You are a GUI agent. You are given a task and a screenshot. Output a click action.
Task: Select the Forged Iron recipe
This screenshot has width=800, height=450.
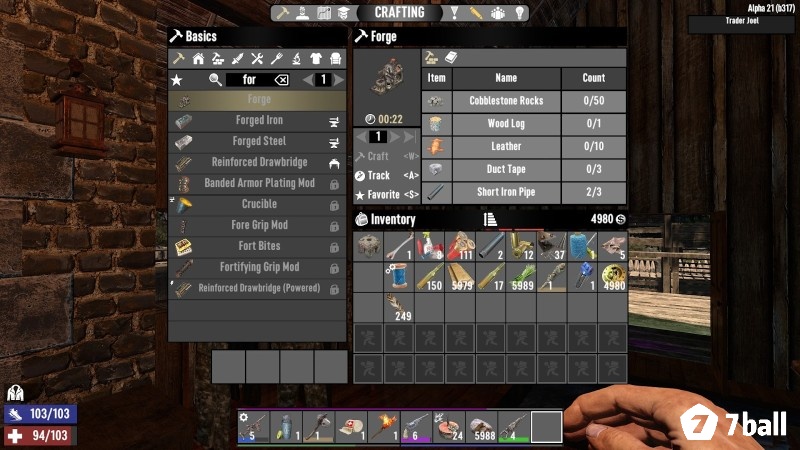tap(259, 121)
